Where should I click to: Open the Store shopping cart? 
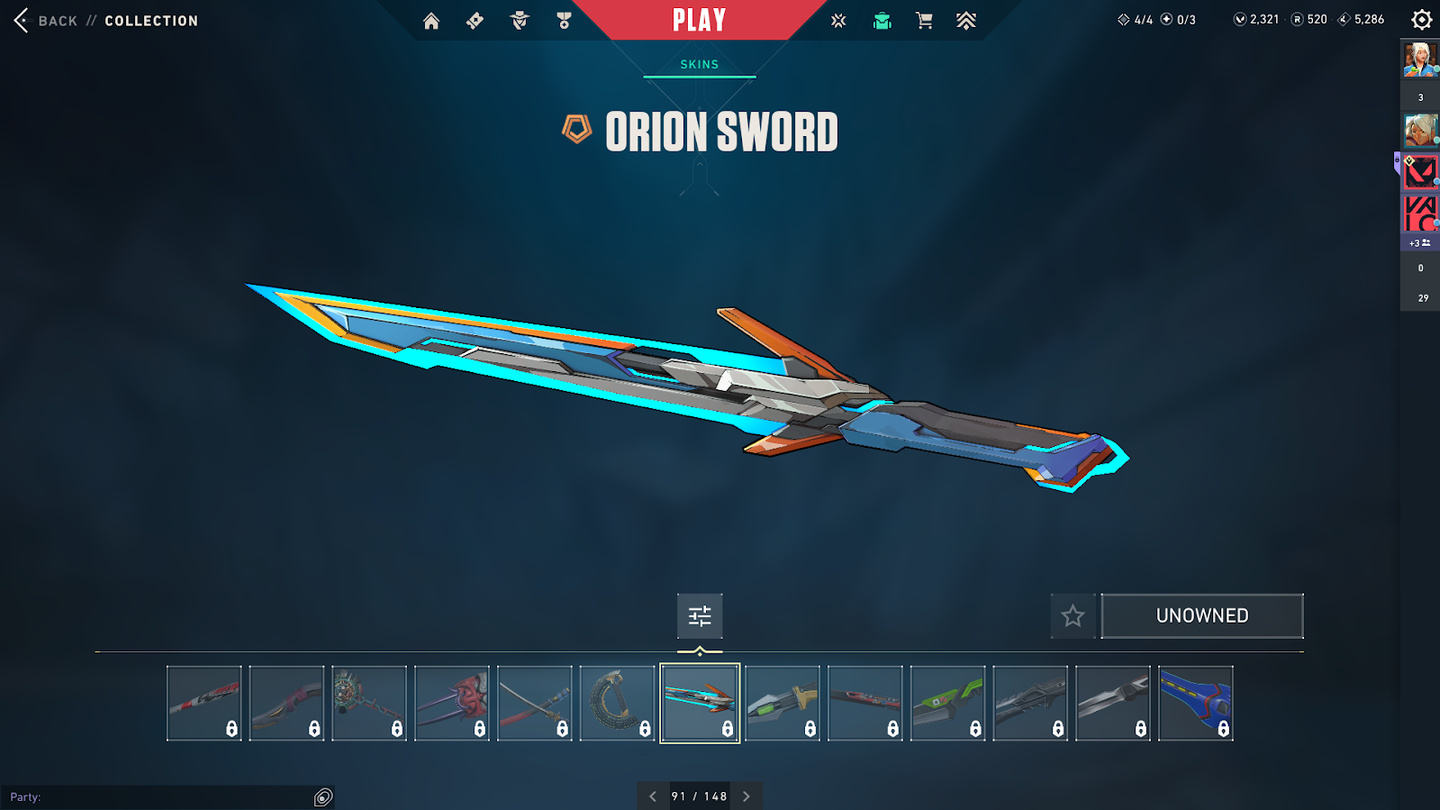coord(924,21)
